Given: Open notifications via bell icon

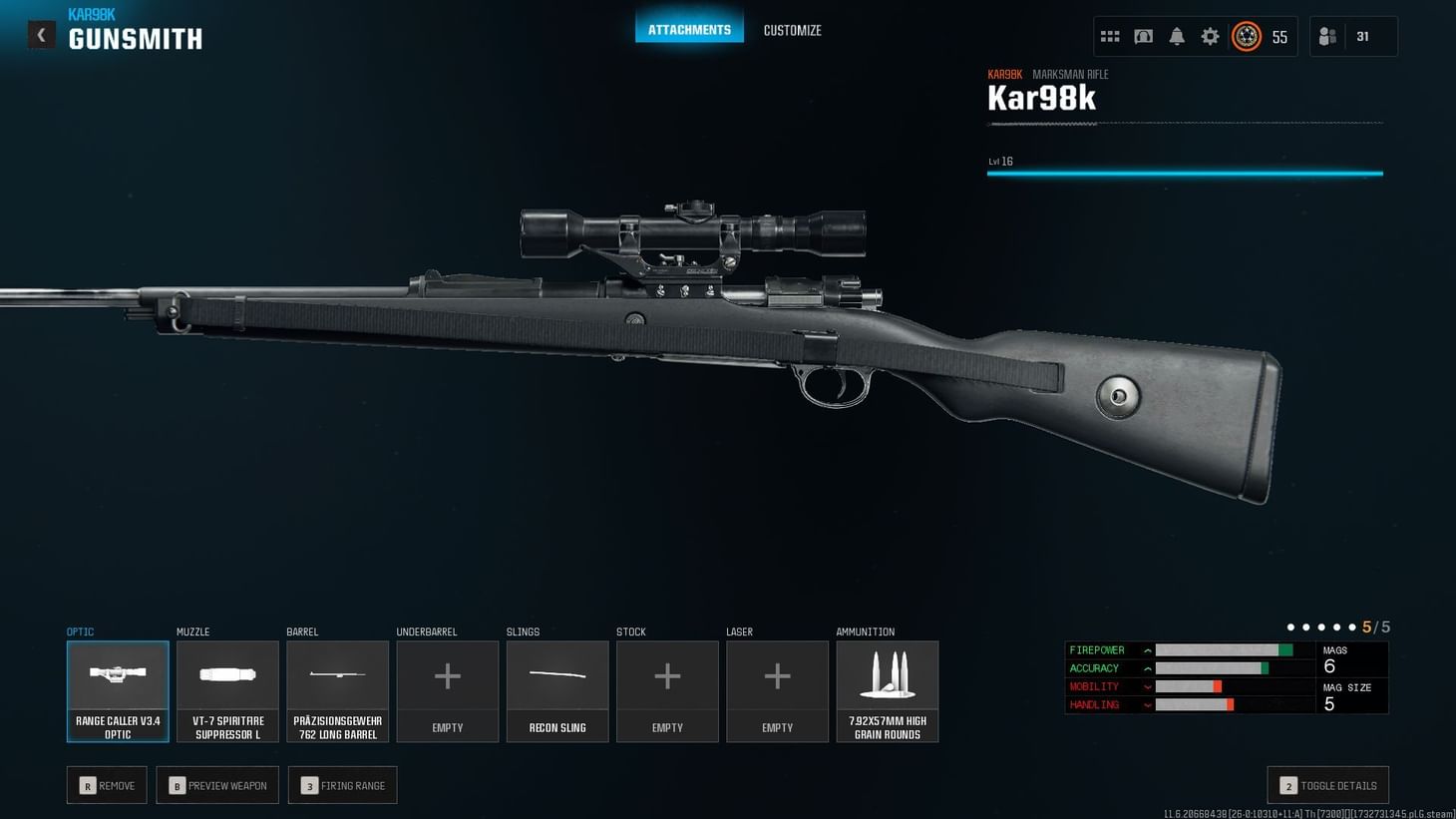Looking at the screenshot, I should point(1177,36).
